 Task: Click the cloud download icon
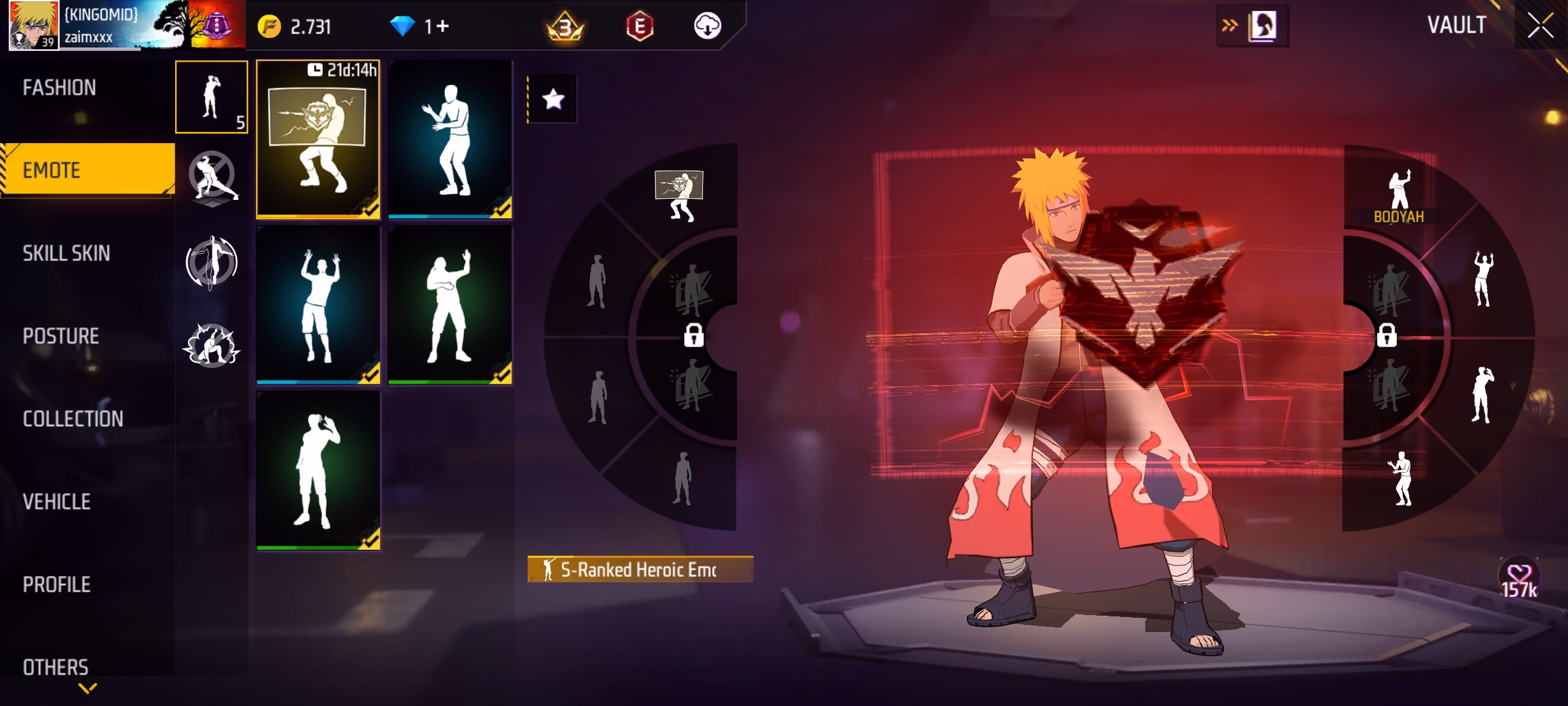click(707, 26)
